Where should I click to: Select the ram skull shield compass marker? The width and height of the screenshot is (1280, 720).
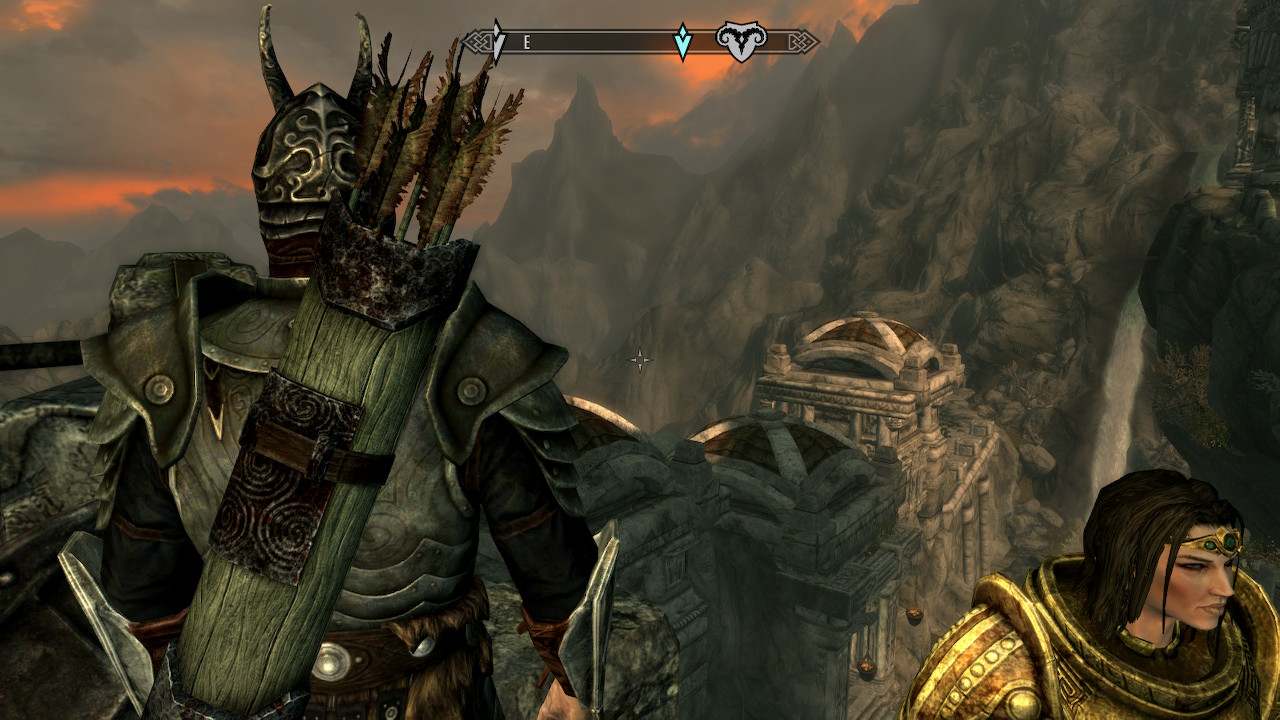click(x=741, y=42)
